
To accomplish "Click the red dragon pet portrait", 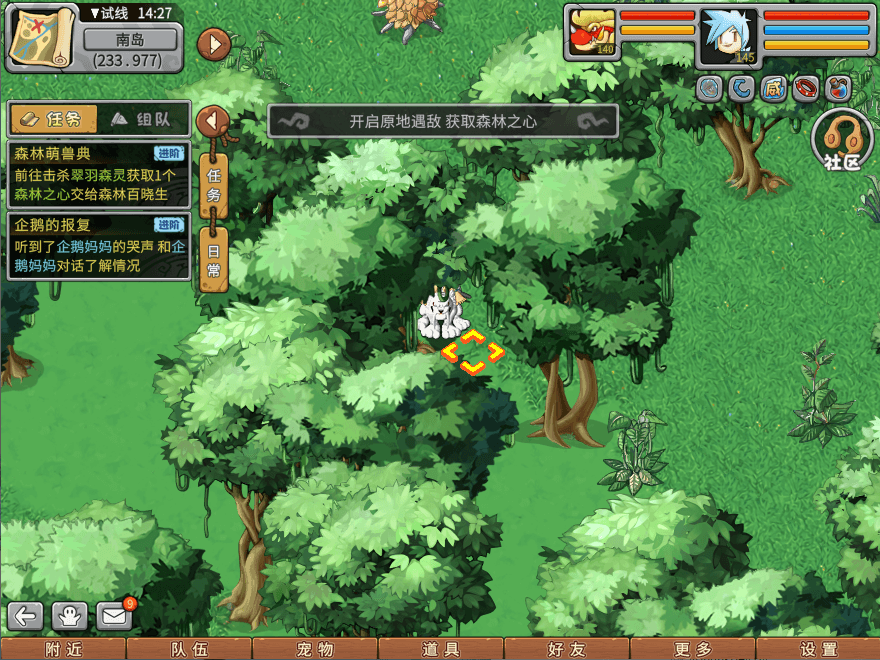I will (592, 33).
